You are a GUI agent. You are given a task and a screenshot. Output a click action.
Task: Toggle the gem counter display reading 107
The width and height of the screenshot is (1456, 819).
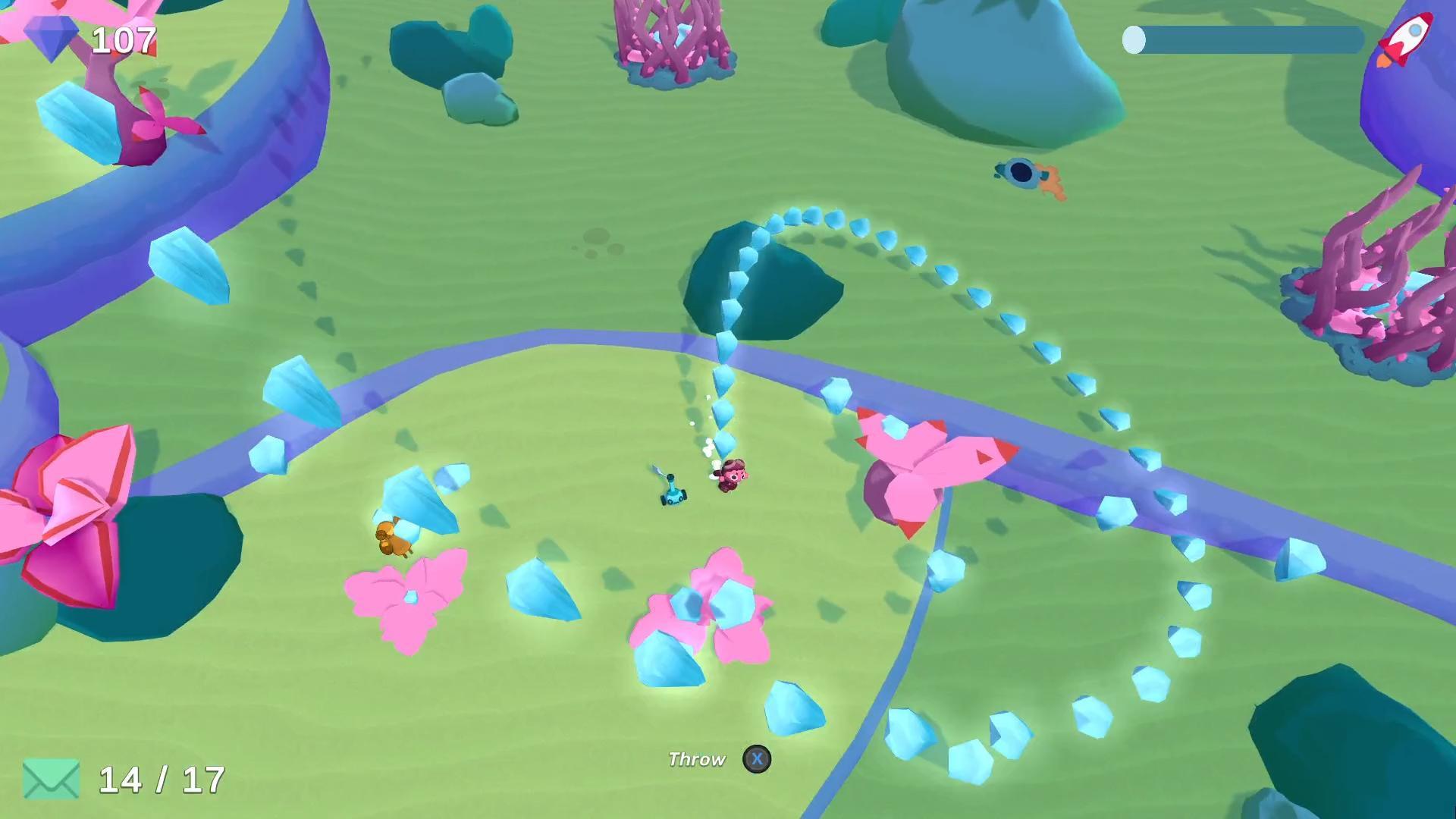(124, 39)
